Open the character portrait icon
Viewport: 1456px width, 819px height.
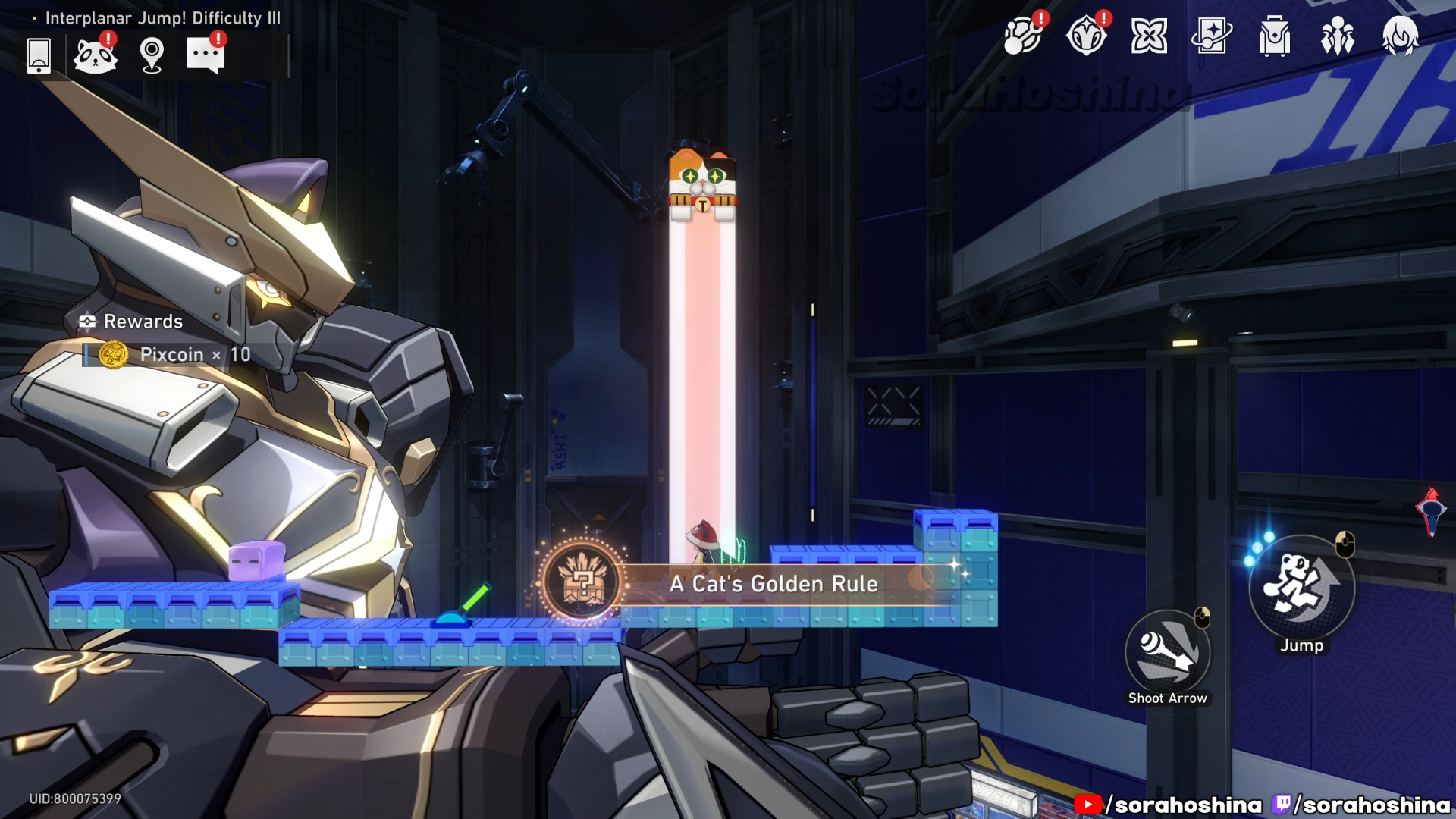(1400, 36)
